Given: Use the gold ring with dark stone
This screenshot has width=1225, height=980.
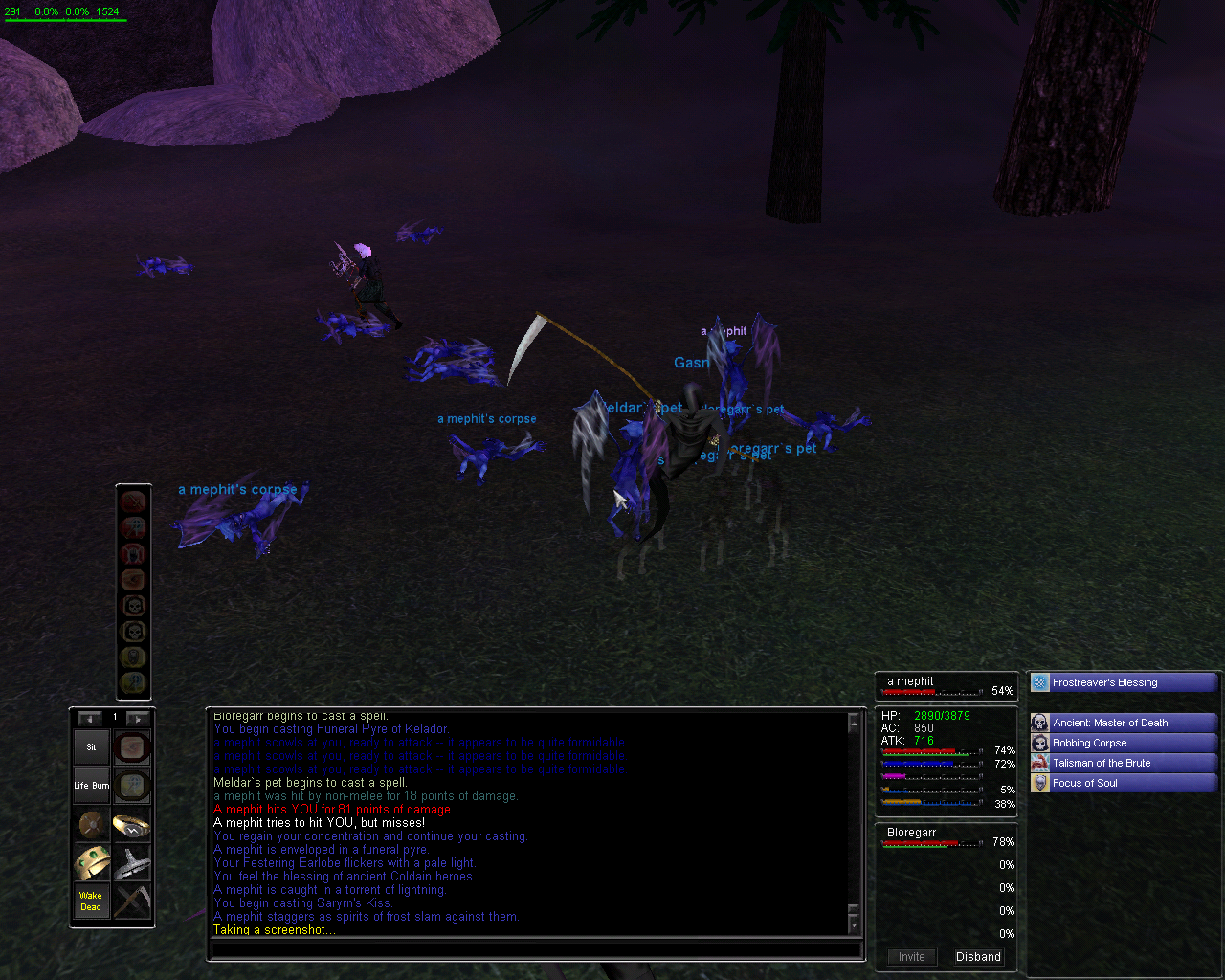Looking at the screenshot, I should (x=132, y=825).
